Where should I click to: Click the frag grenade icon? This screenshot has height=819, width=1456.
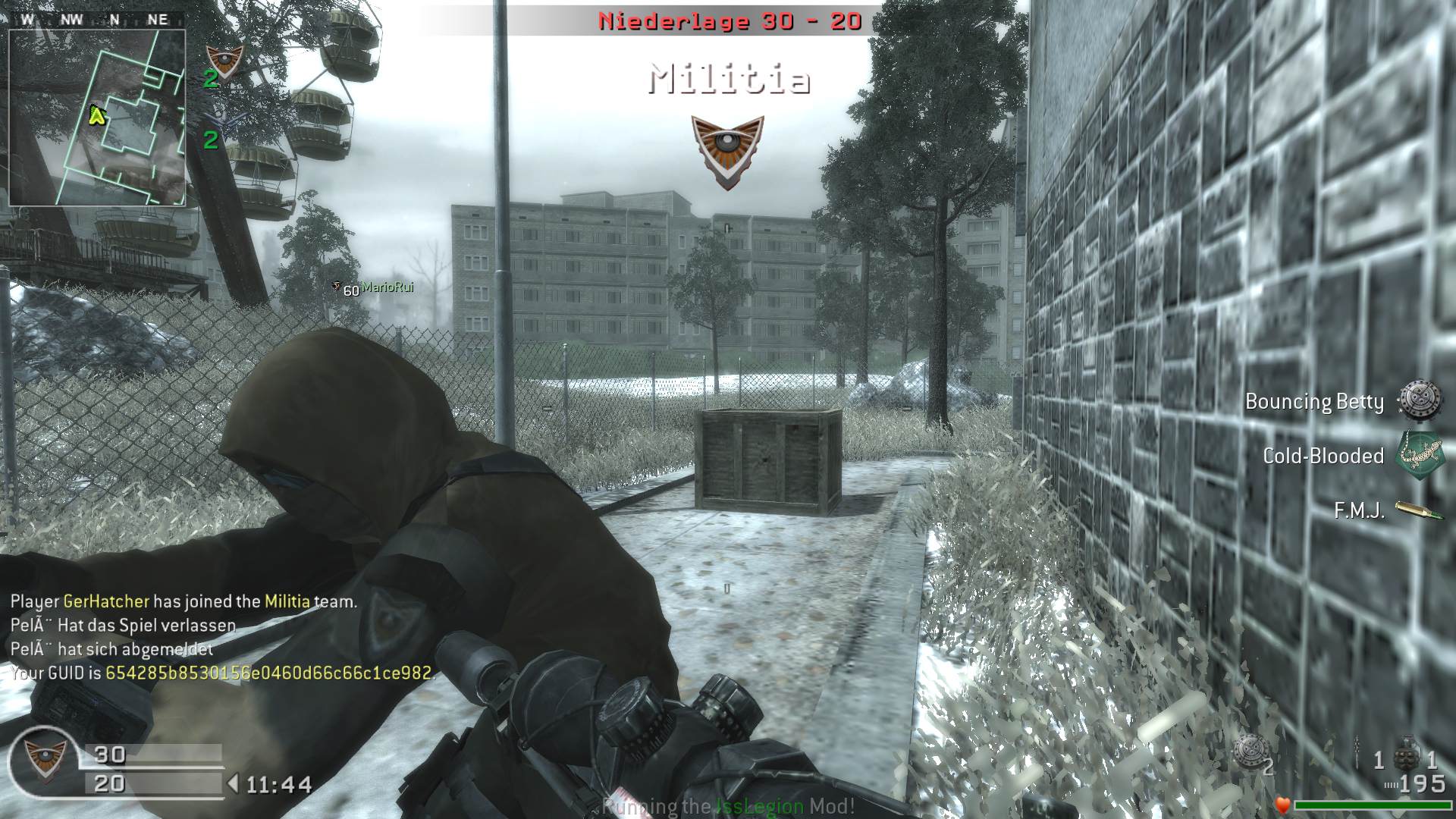tap(1405, 752)
